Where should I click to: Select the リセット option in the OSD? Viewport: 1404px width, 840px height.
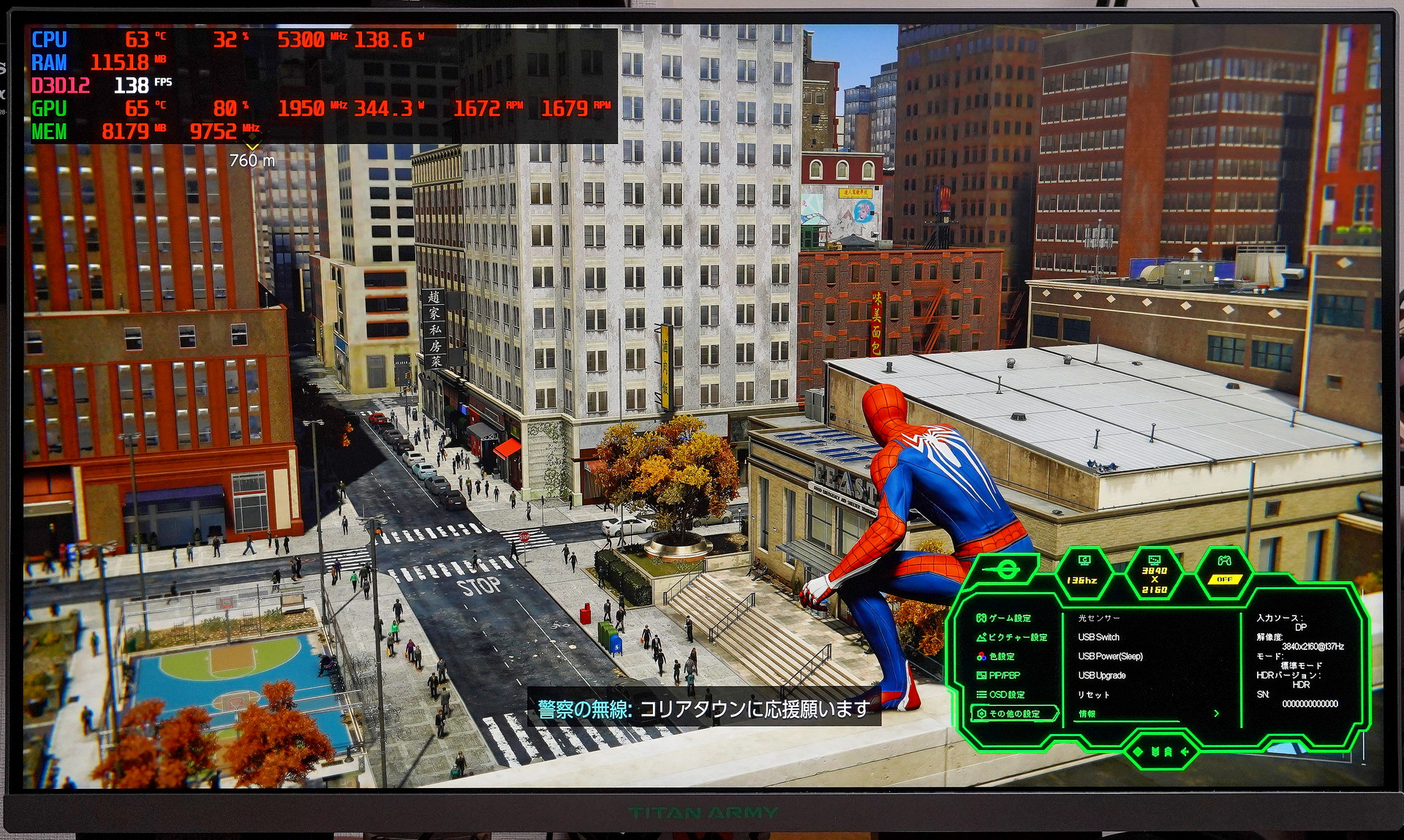pyautogui.click(x=1093, y=695)
